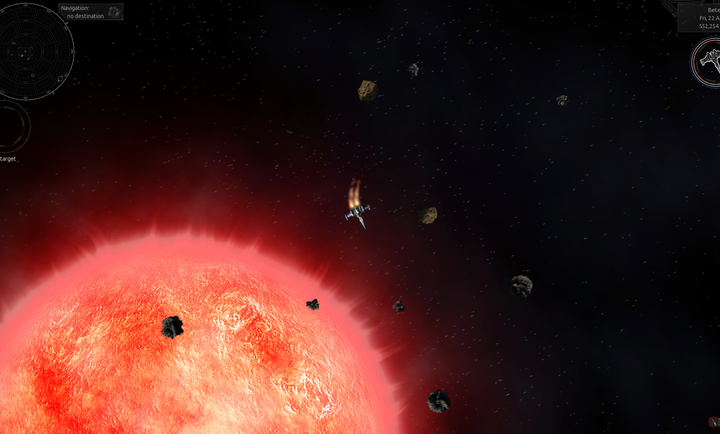This screenshot has height=434, width=720.
Task: Select the red-bordered weapon slot
Action: [x=715, y=422]
